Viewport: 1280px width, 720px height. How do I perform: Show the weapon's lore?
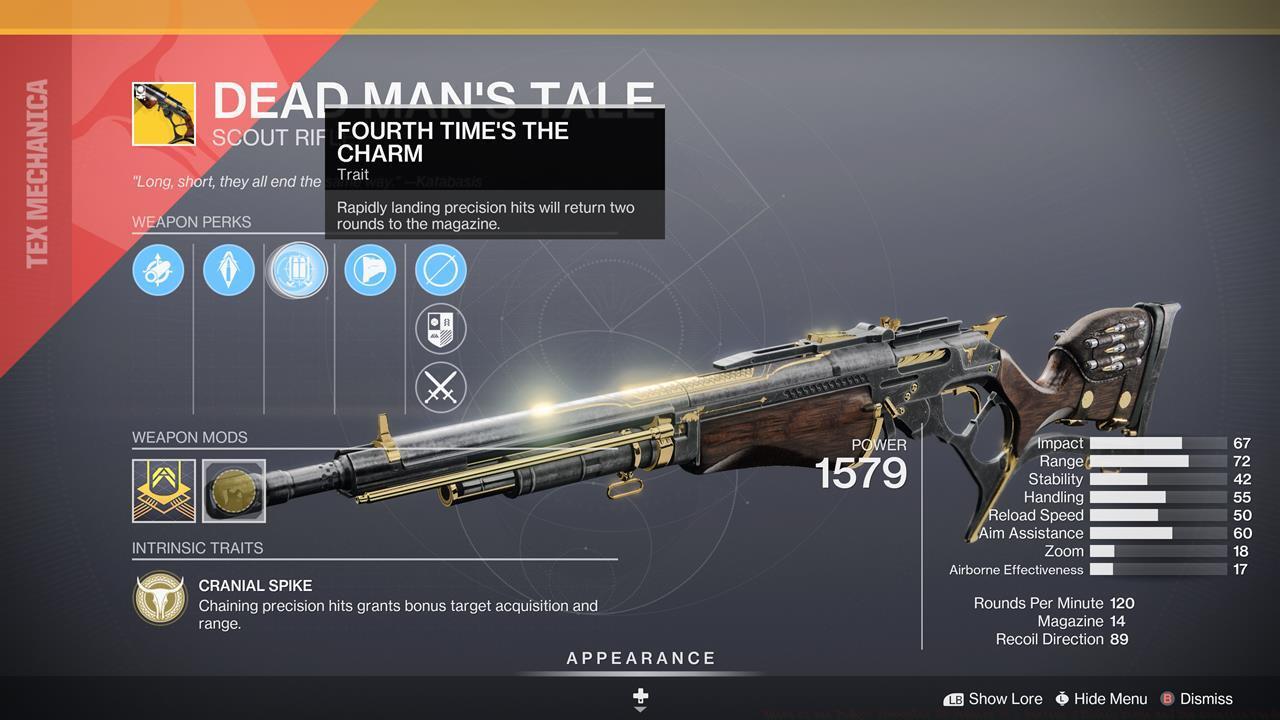click(x=993, y=699)
